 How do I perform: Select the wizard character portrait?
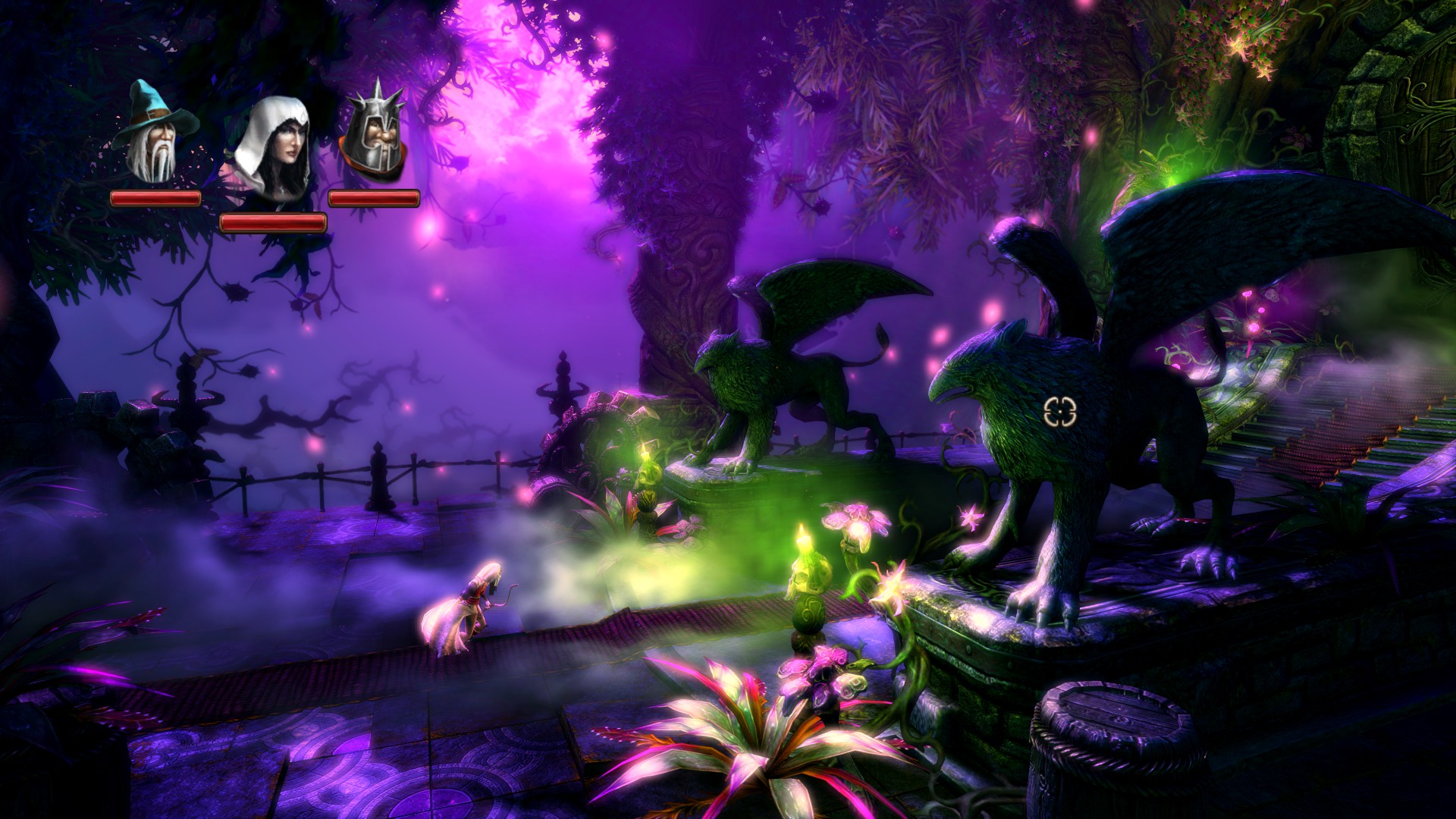[x=155, y=135]
